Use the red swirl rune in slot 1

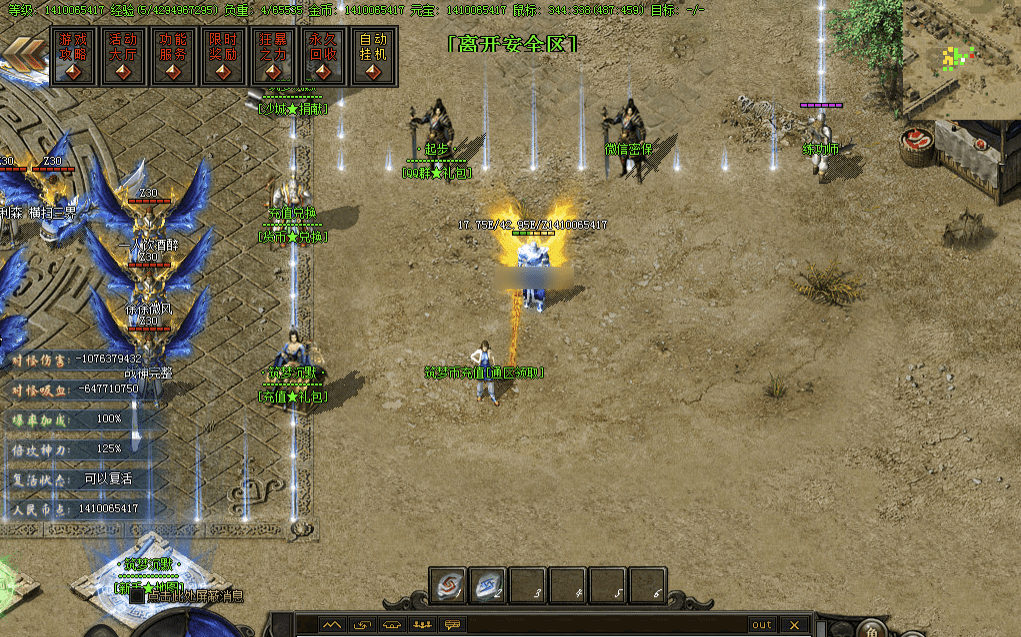click(x=448, y=585)
